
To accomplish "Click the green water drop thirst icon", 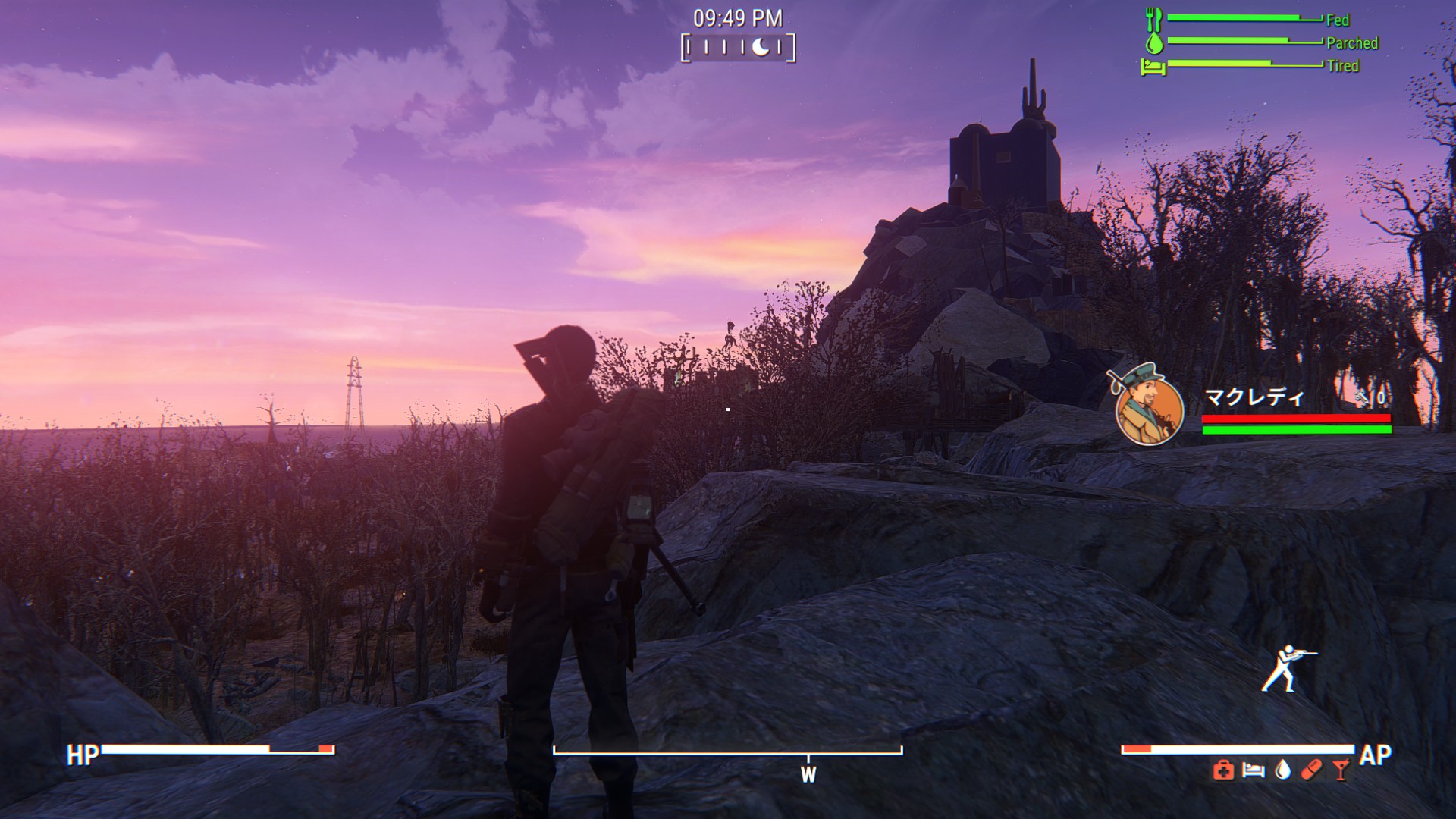I will (x=1154, y=42).
